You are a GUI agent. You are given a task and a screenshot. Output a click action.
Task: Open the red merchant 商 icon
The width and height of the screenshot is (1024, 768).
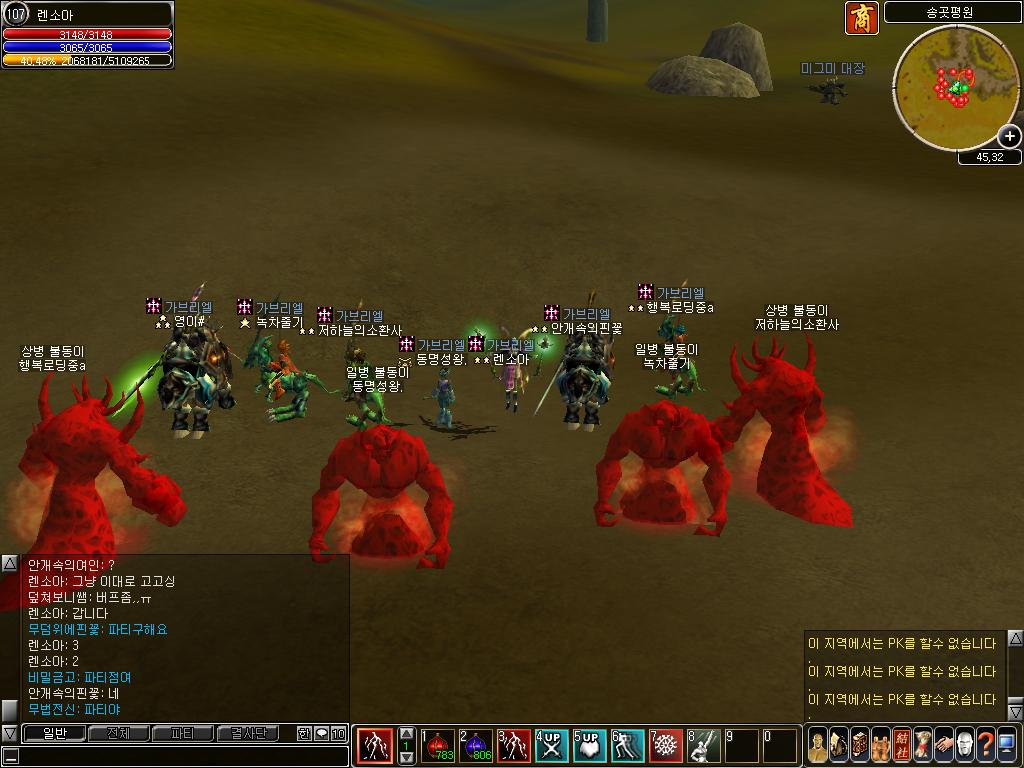pos(861,18)
